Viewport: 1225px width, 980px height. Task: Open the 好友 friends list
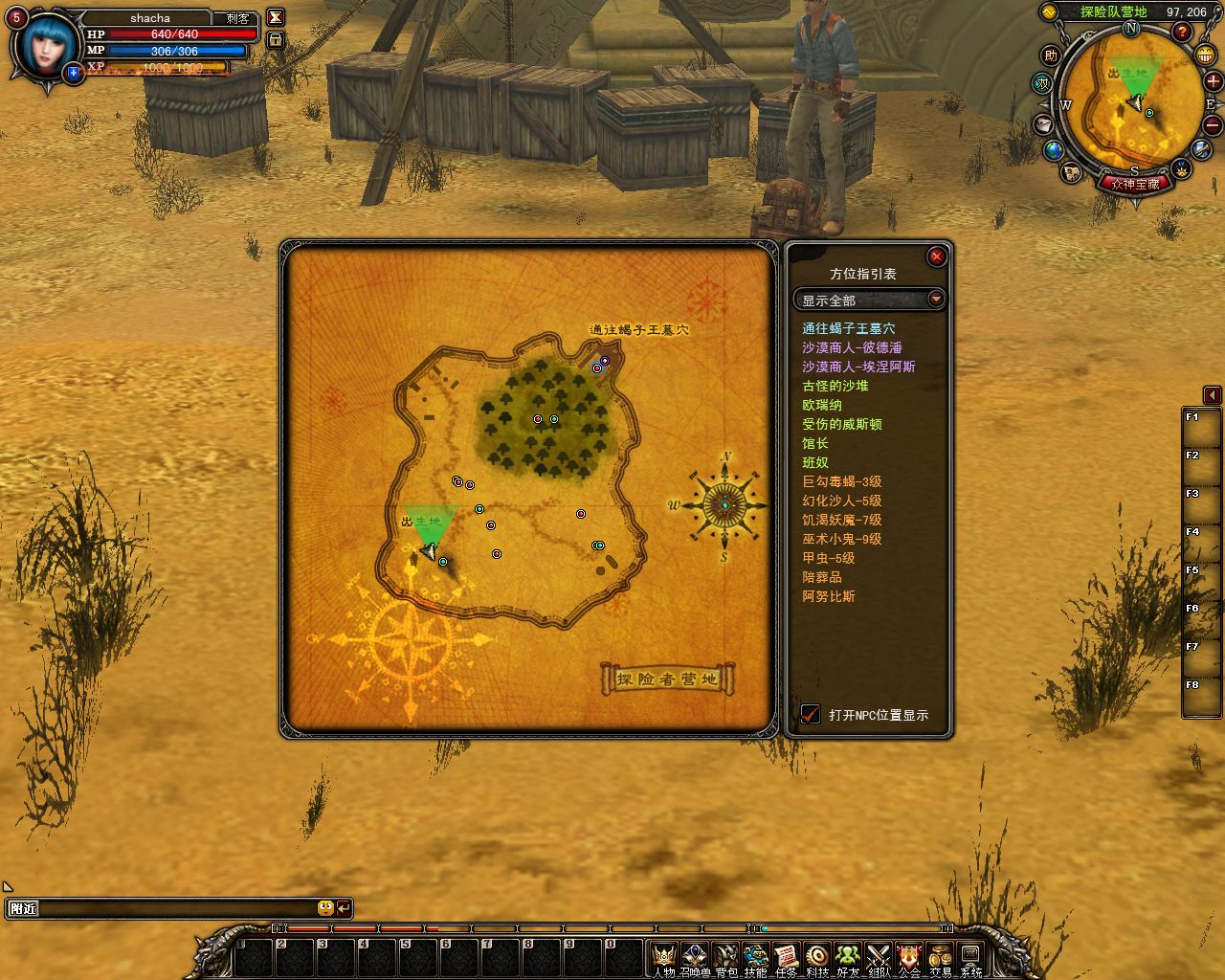[x=848, y=957]
